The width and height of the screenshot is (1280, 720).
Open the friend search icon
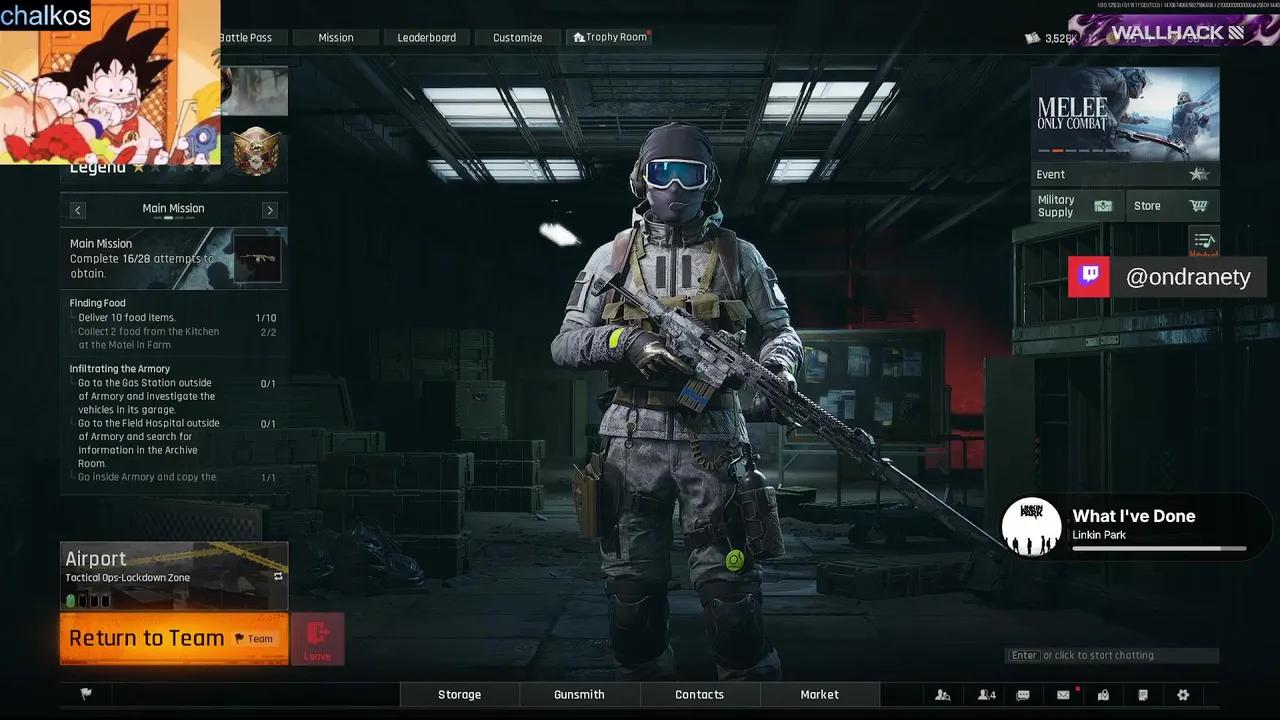pyautogui.click(x=942, y=694)
